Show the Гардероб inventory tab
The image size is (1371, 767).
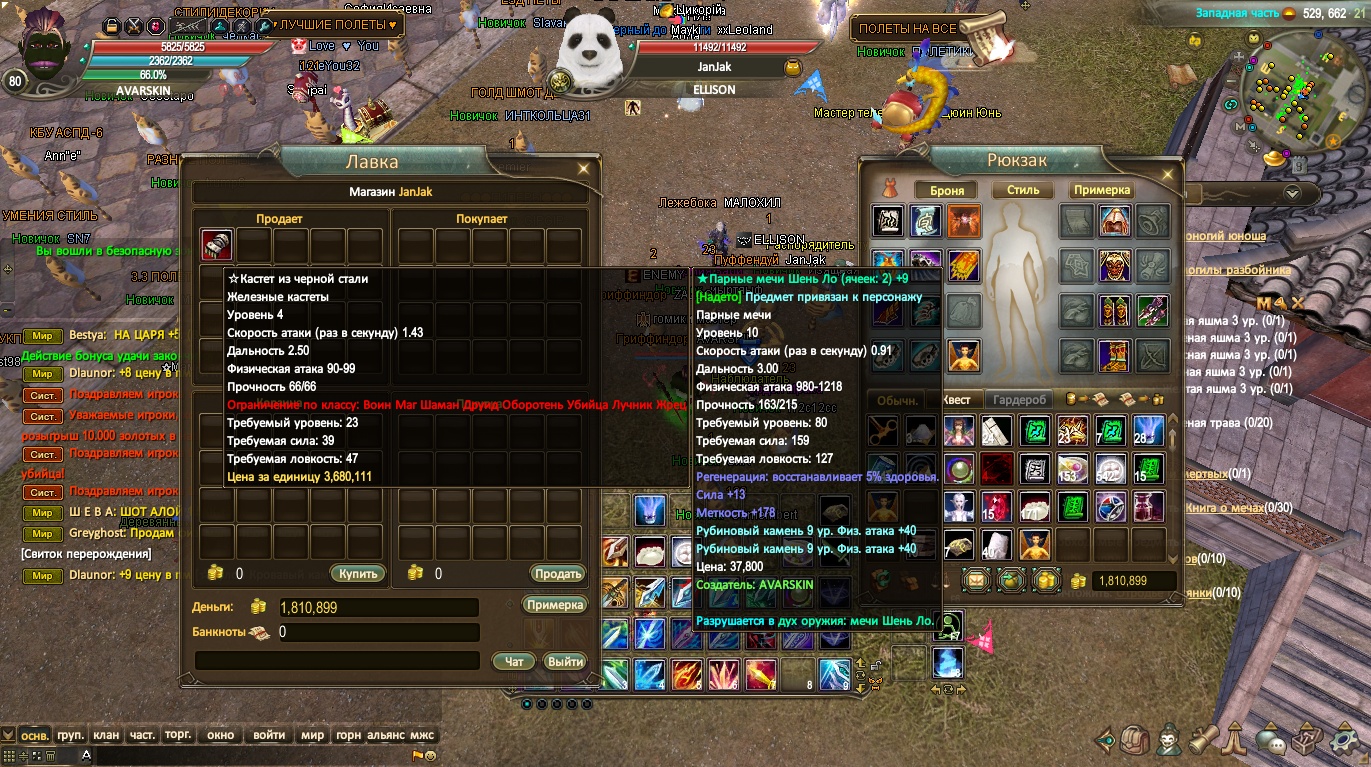[1019, 400]
